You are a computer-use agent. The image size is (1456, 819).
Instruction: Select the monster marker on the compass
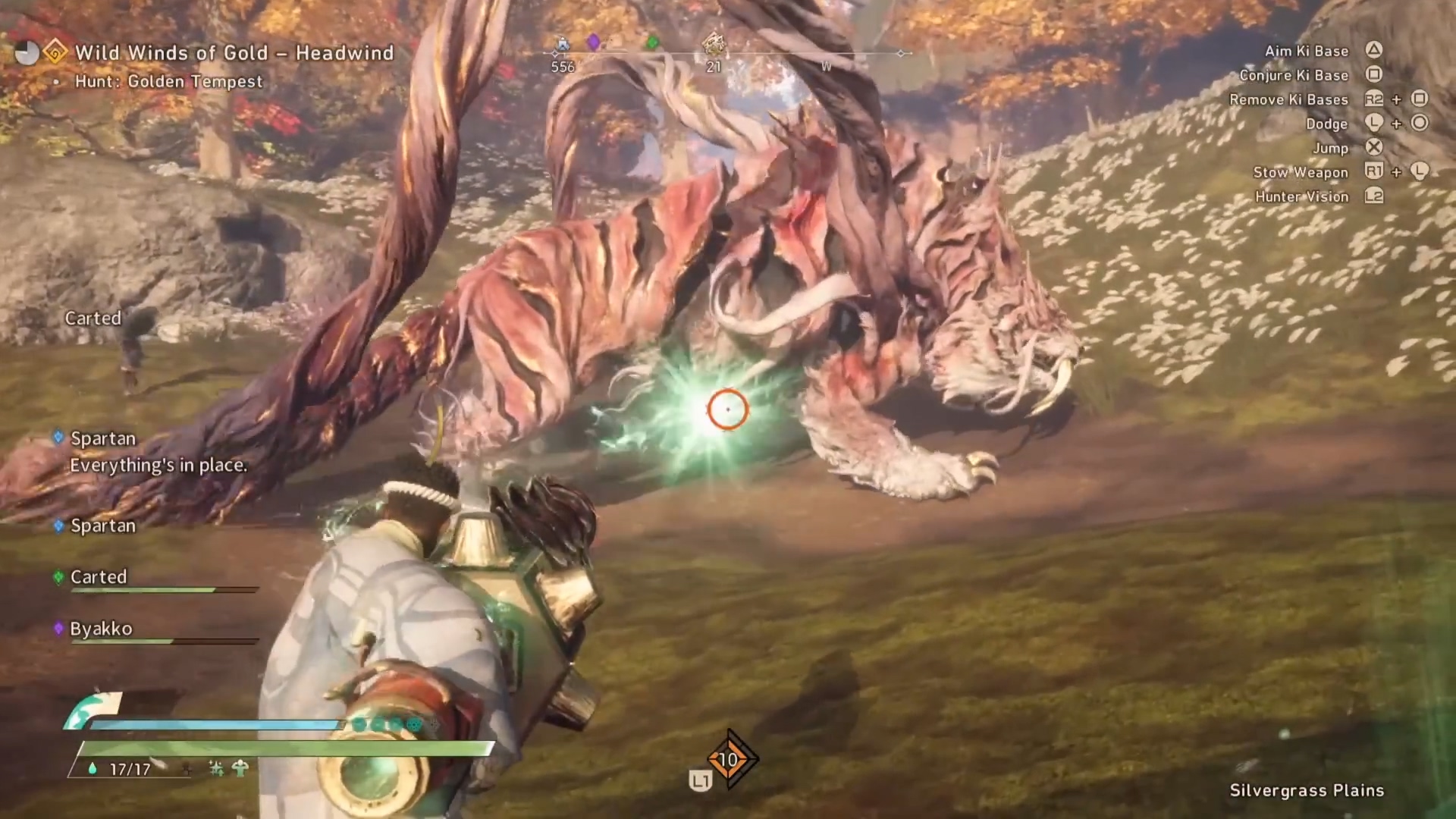coord(713,45)
